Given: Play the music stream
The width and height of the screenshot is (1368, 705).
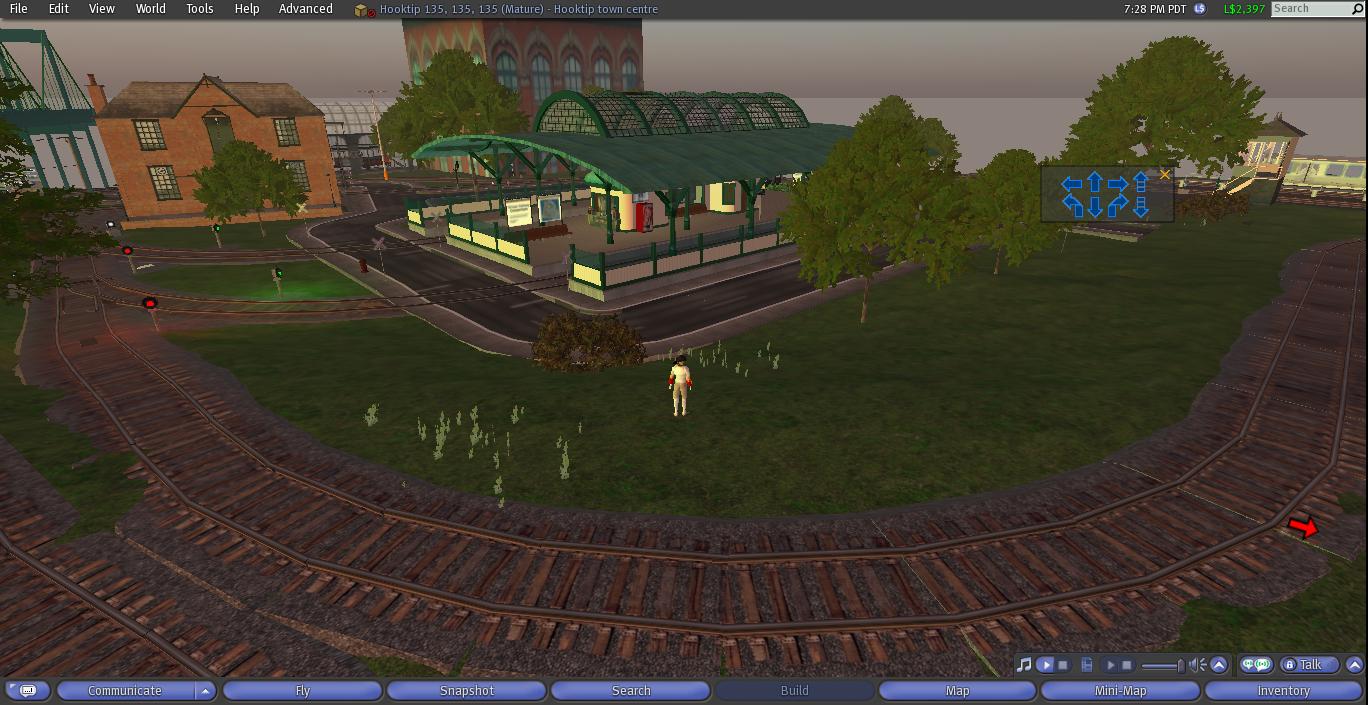Looking at the screenshot, I should point(1046,665).
